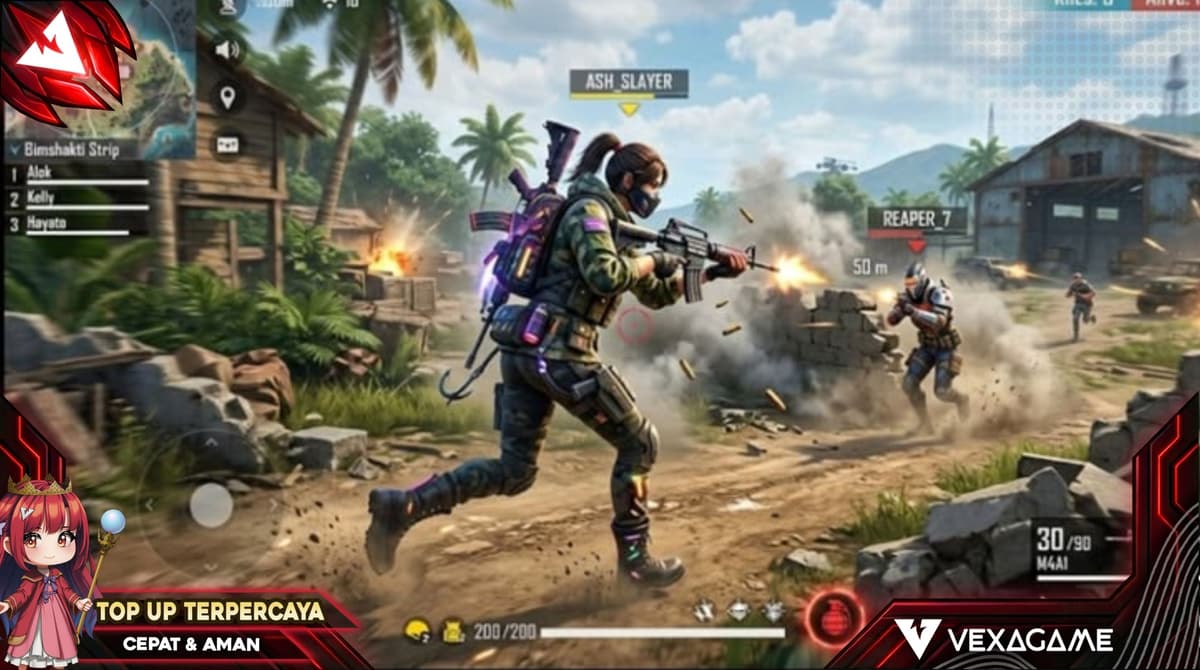
Task: Tap the yellow vest armor icon
Action: pos(454,631)
